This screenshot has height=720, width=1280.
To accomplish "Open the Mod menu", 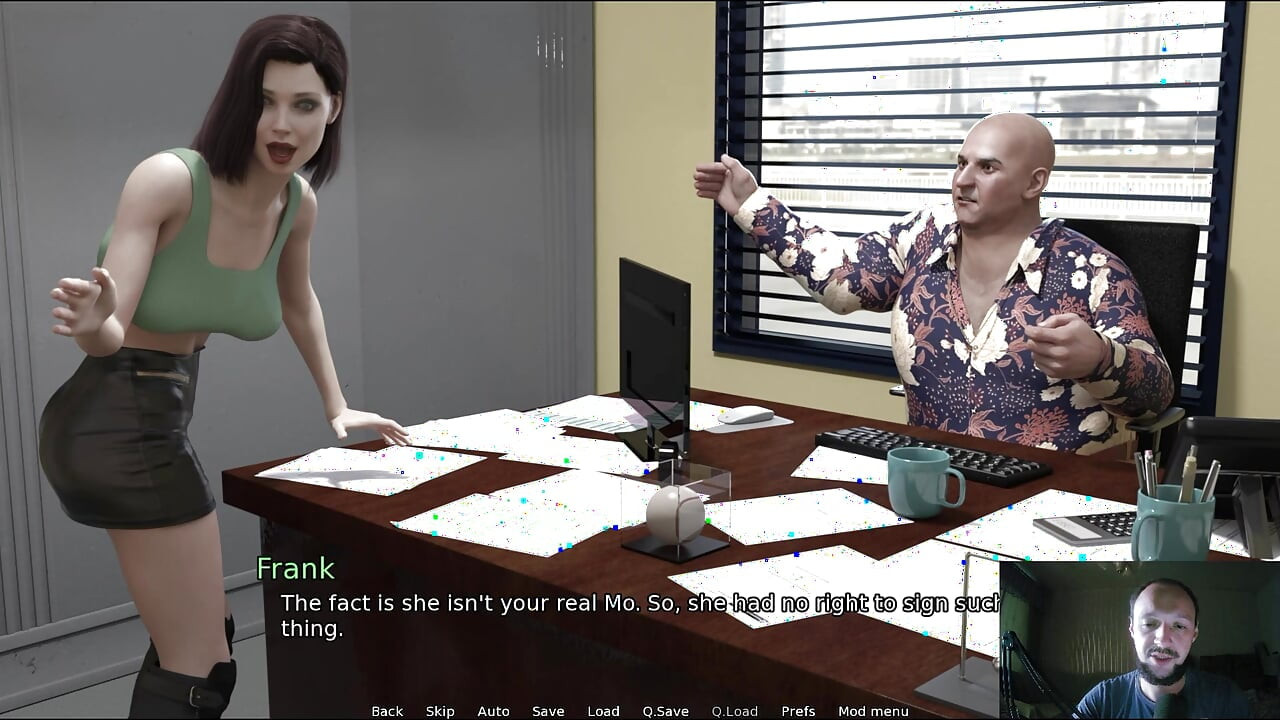I will pos(873,711).
